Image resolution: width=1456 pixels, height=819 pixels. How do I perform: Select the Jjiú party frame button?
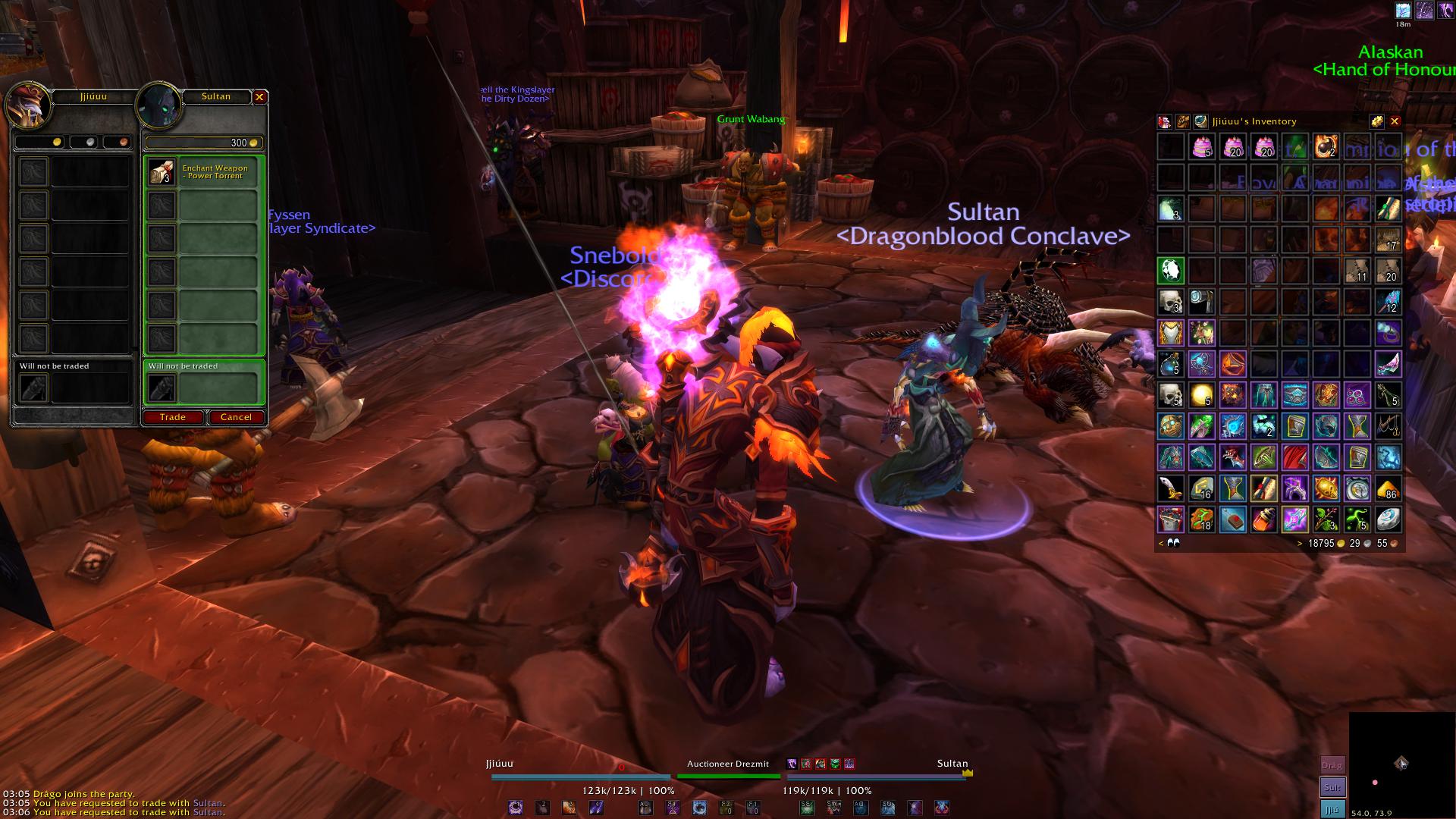tap(1332, 809)
